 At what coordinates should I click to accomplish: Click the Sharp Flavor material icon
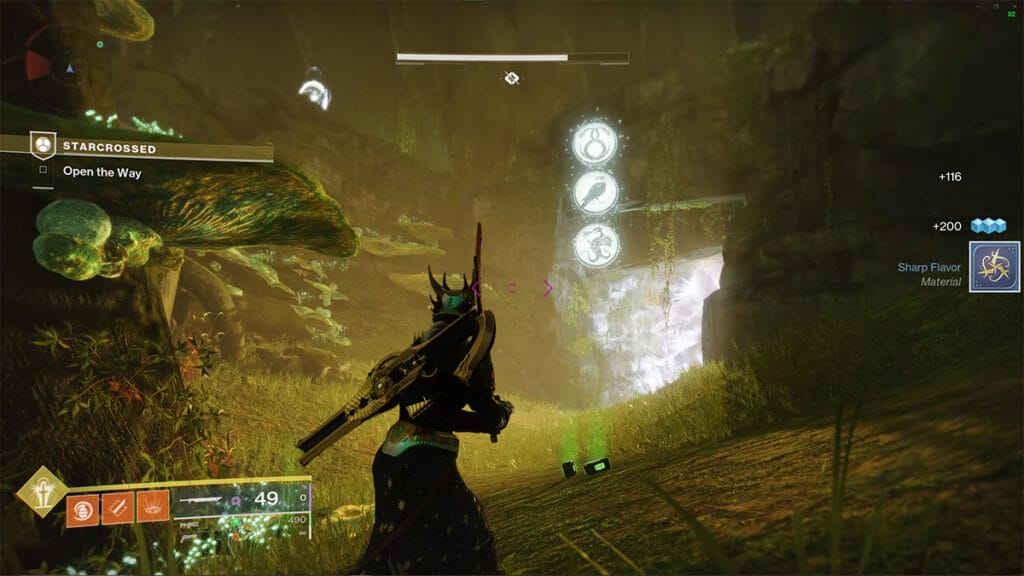click(994, 267)
